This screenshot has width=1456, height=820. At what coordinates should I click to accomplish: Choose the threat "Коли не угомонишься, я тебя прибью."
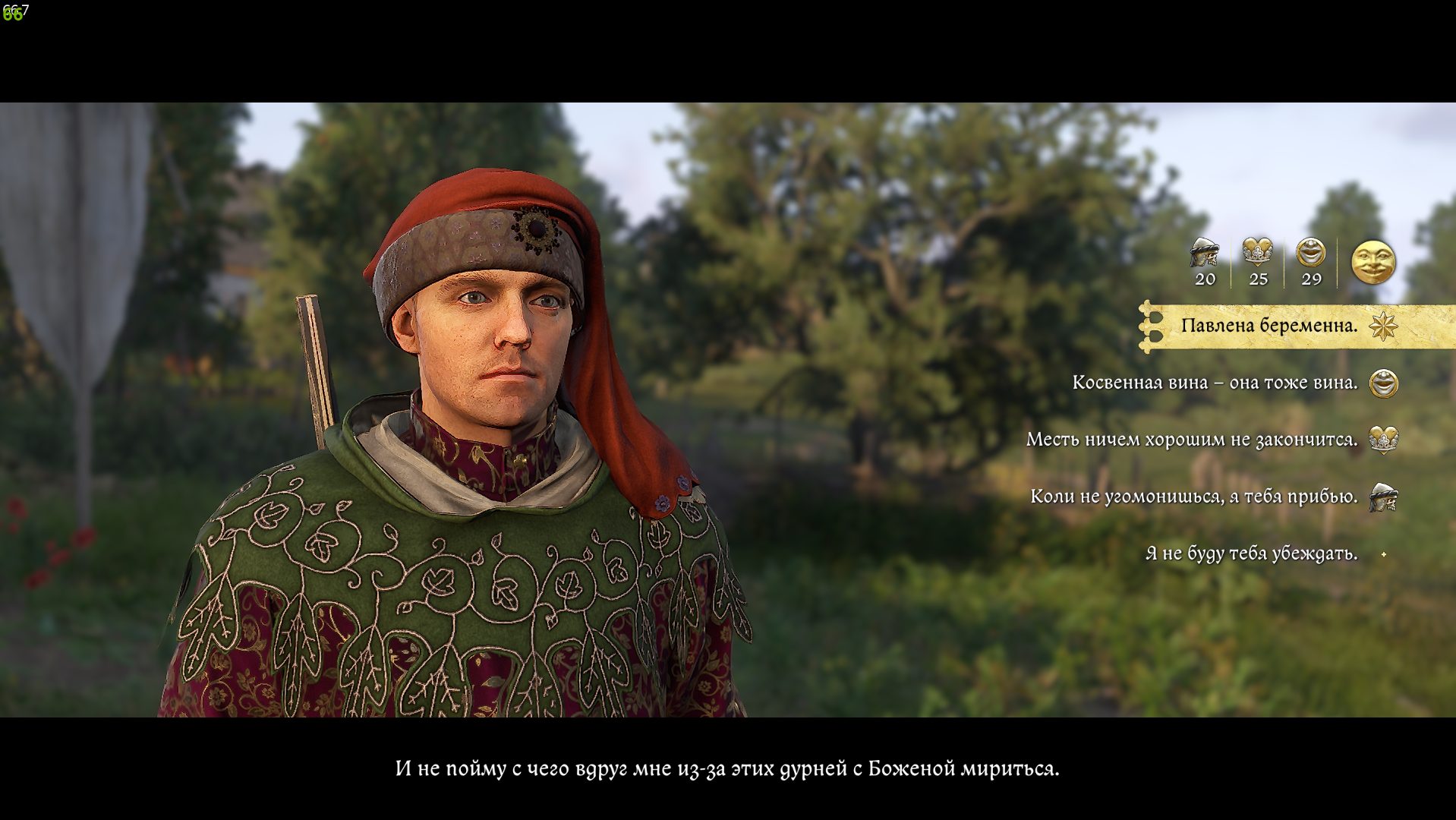pyautogui.click(x=1194, y=497)
